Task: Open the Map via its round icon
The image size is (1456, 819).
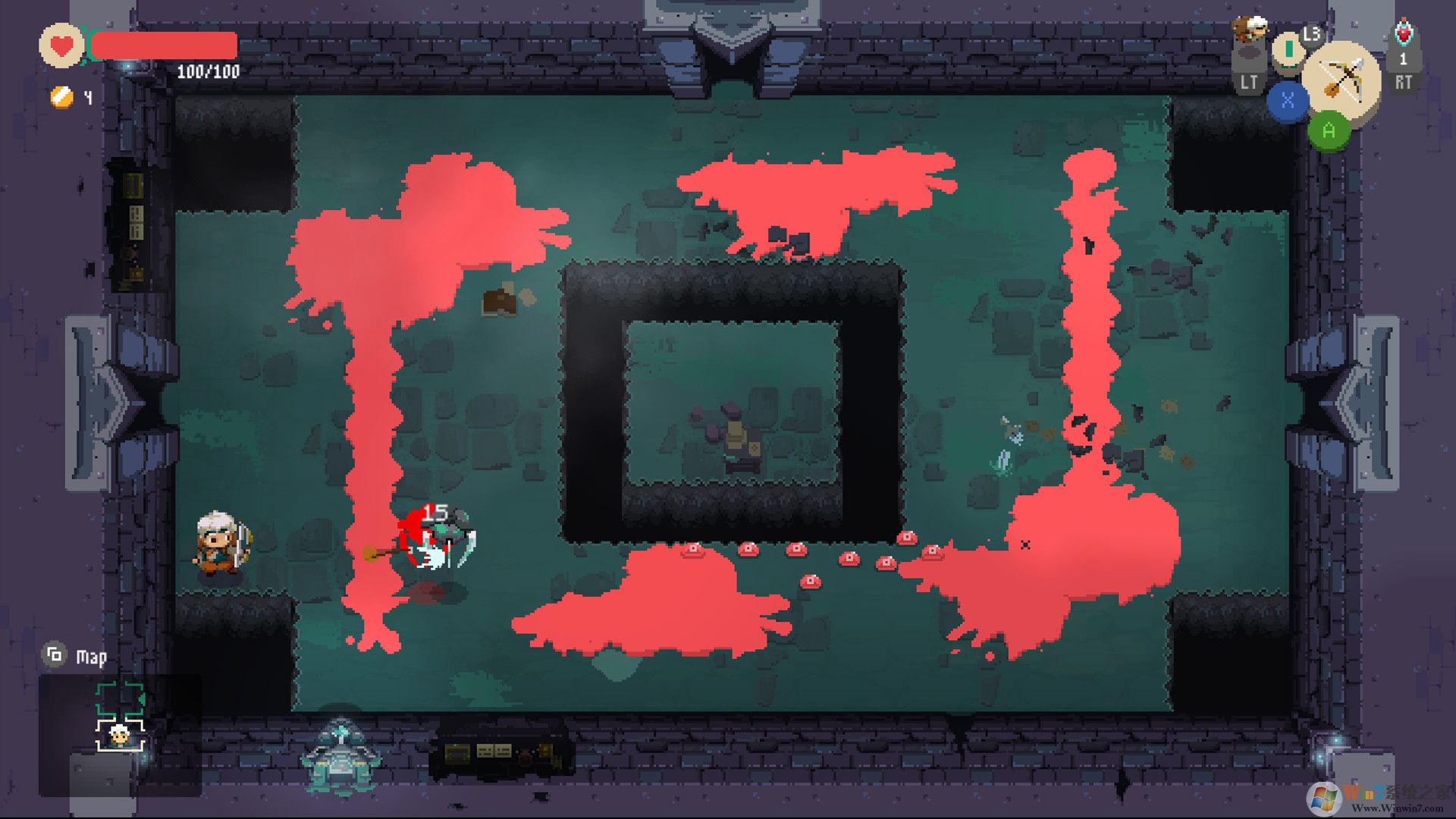Action: tap(55, 654)
